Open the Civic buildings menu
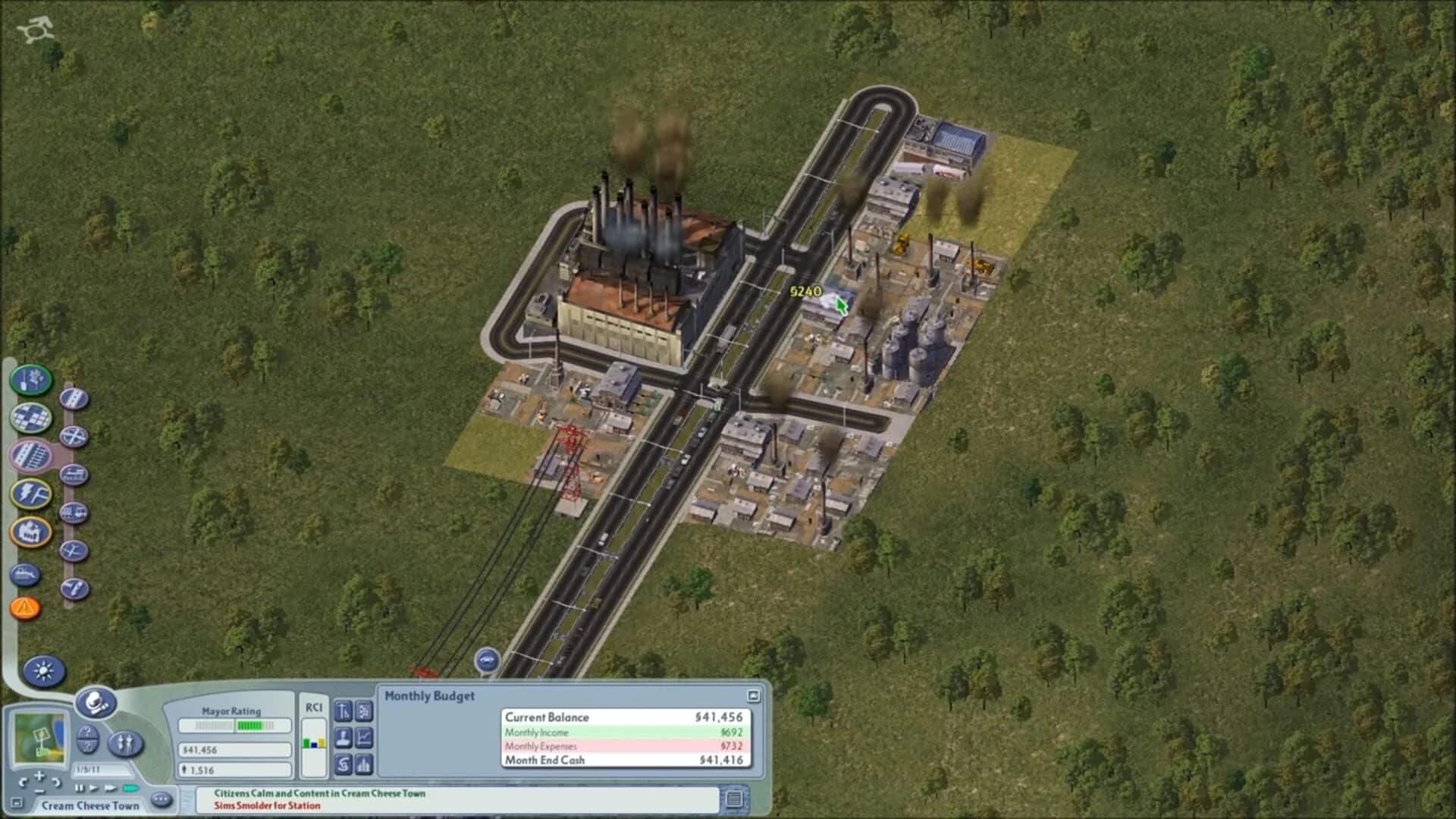Viewport: 1456px width, 819px height. [x=30, y=532]
